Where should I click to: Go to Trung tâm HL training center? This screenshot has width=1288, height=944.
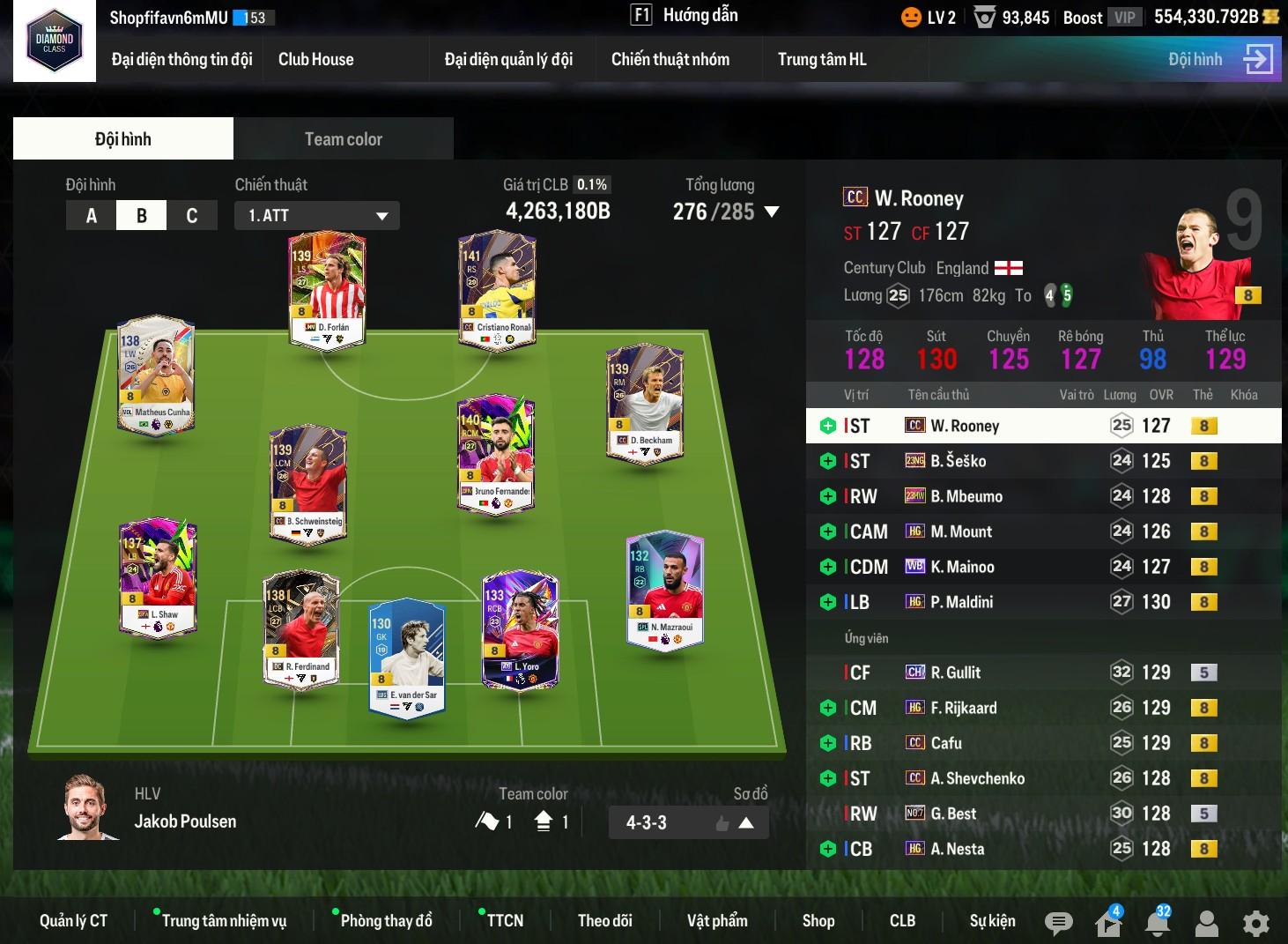pos(821,60)
